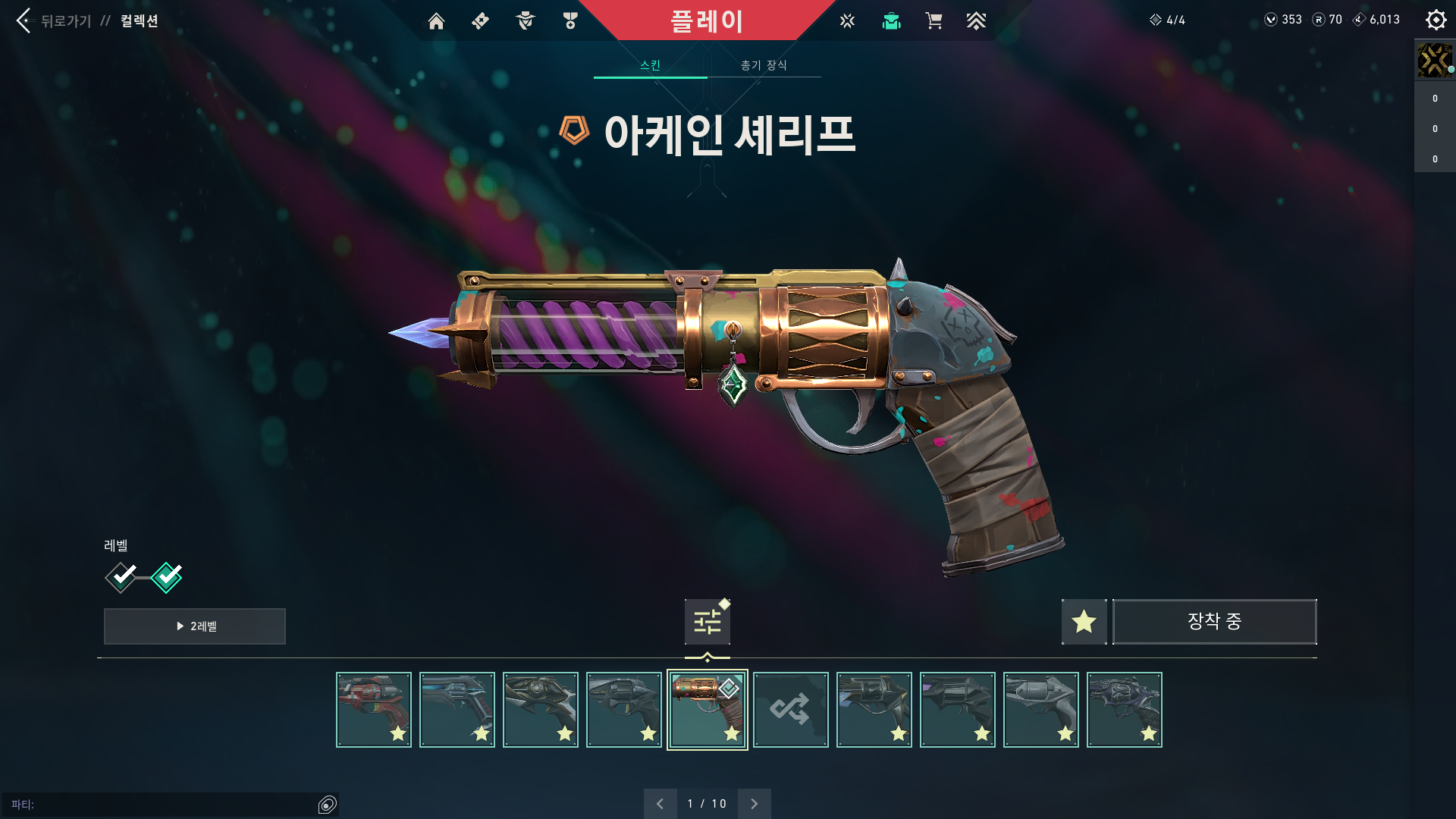Select the level 1 checkmark on the progression track
The width and height of the screenshot is (1456, 819).
point(120,577)
